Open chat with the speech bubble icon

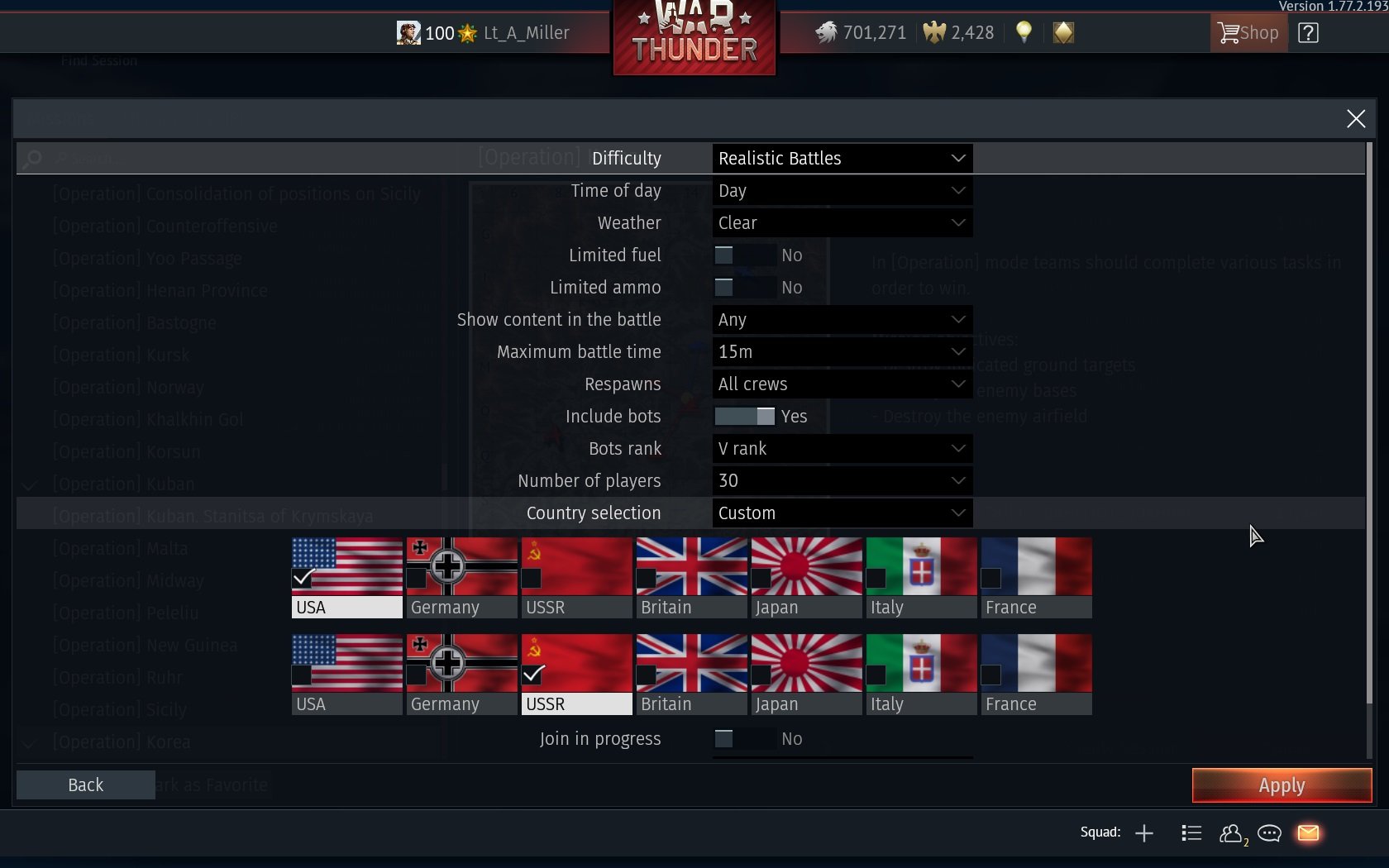1269,834
